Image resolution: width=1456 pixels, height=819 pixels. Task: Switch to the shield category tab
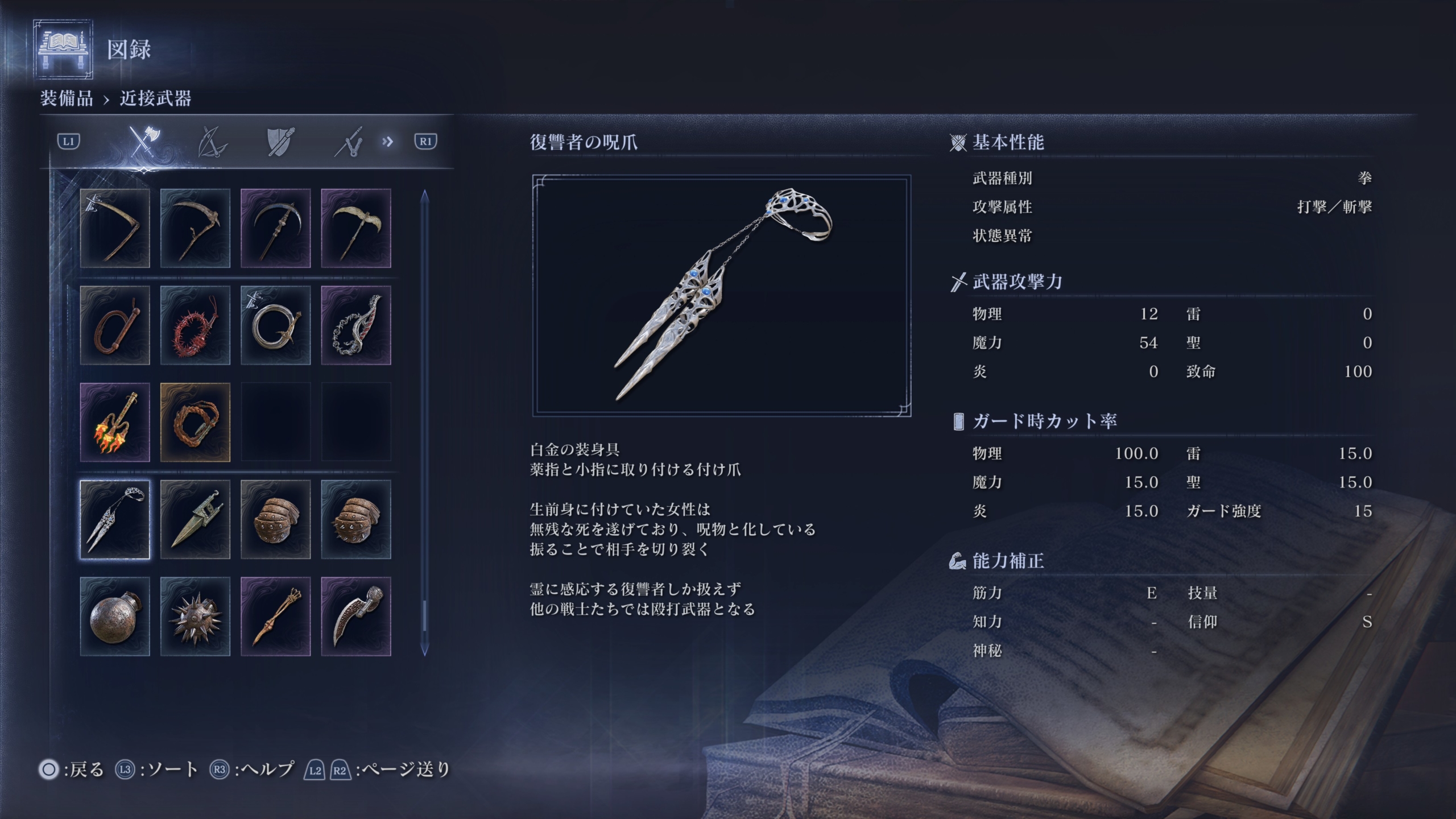point(280,142)
